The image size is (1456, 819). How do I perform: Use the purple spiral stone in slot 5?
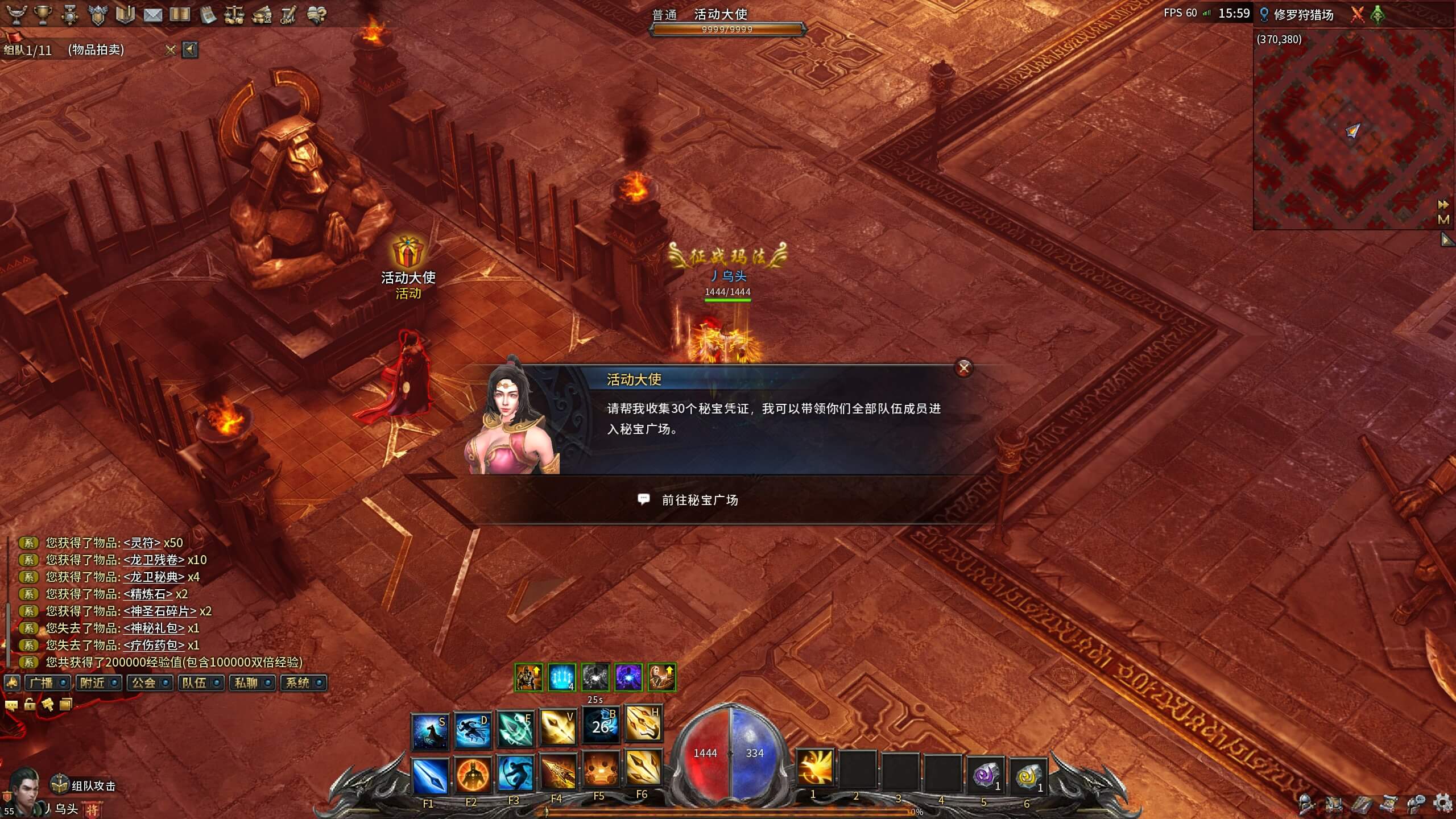pos(985,775)
